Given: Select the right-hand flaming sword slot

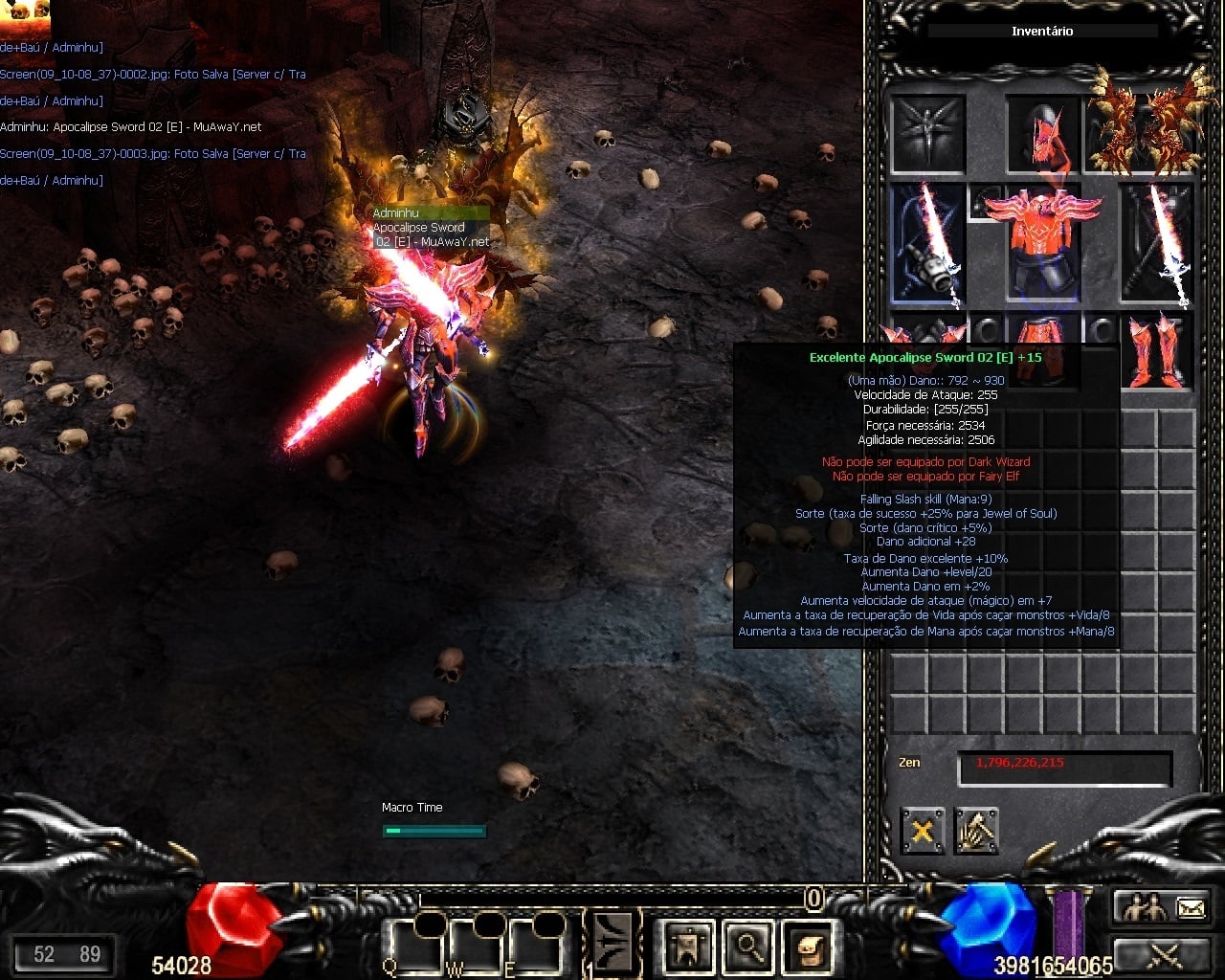Looking at the screenshot, I should pos(1158,244).
